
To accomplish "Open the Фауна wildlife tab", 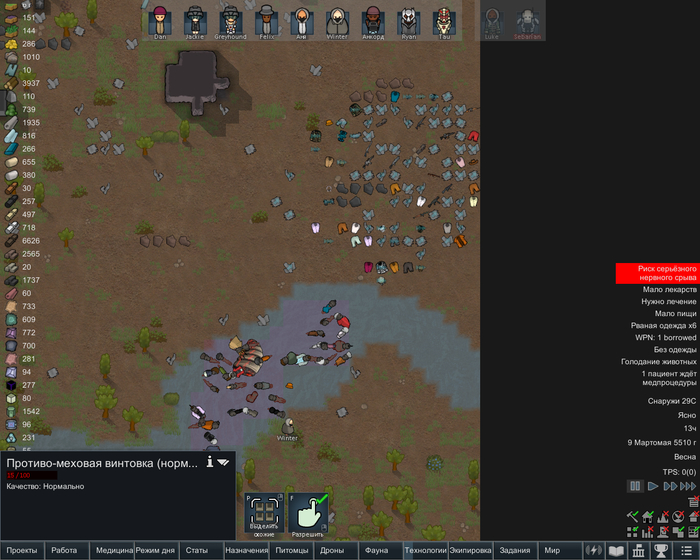I will 376,550.
